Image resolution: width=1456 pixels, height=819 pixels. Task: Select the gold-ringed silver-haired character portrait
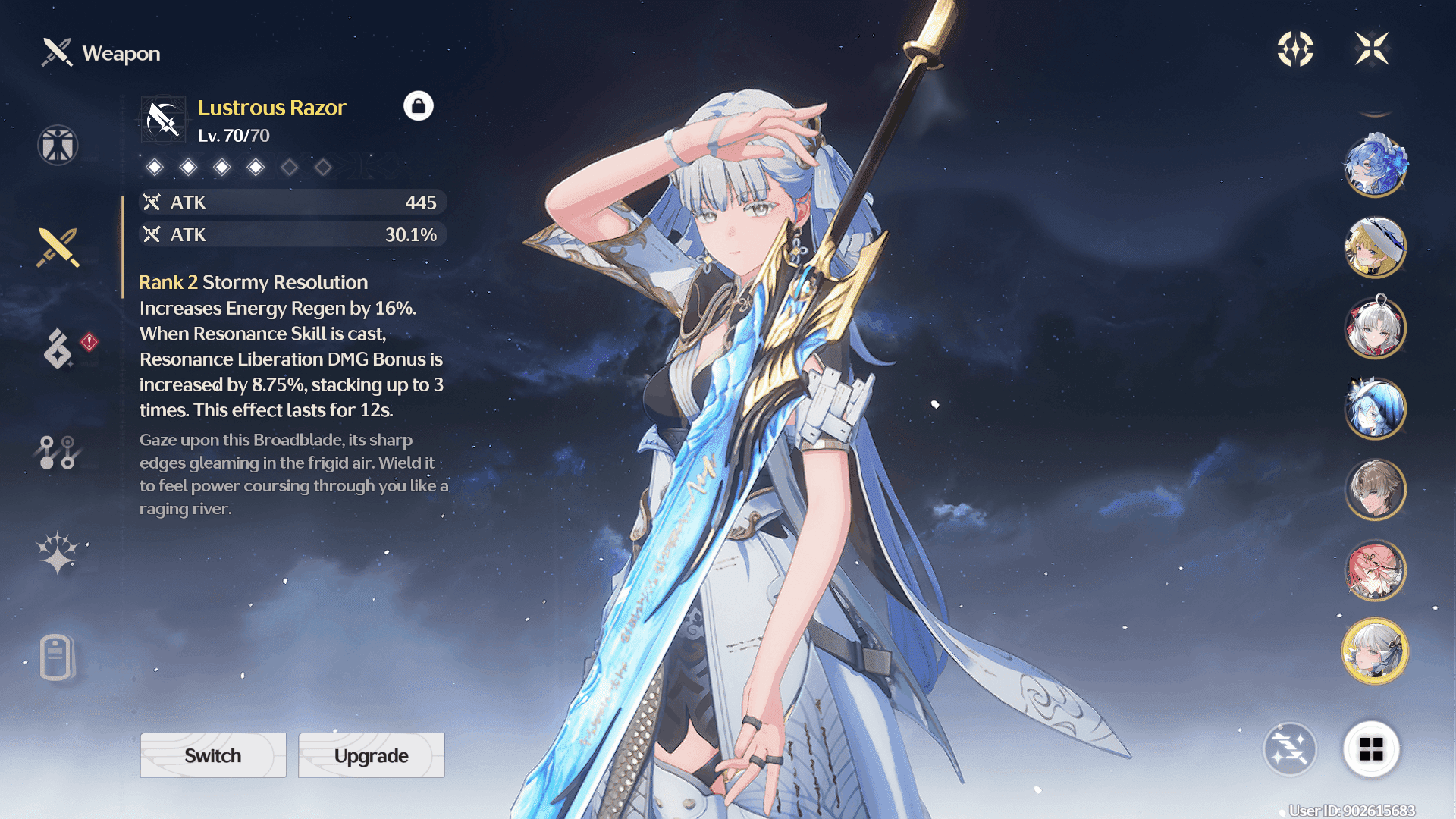(1375, 651)
